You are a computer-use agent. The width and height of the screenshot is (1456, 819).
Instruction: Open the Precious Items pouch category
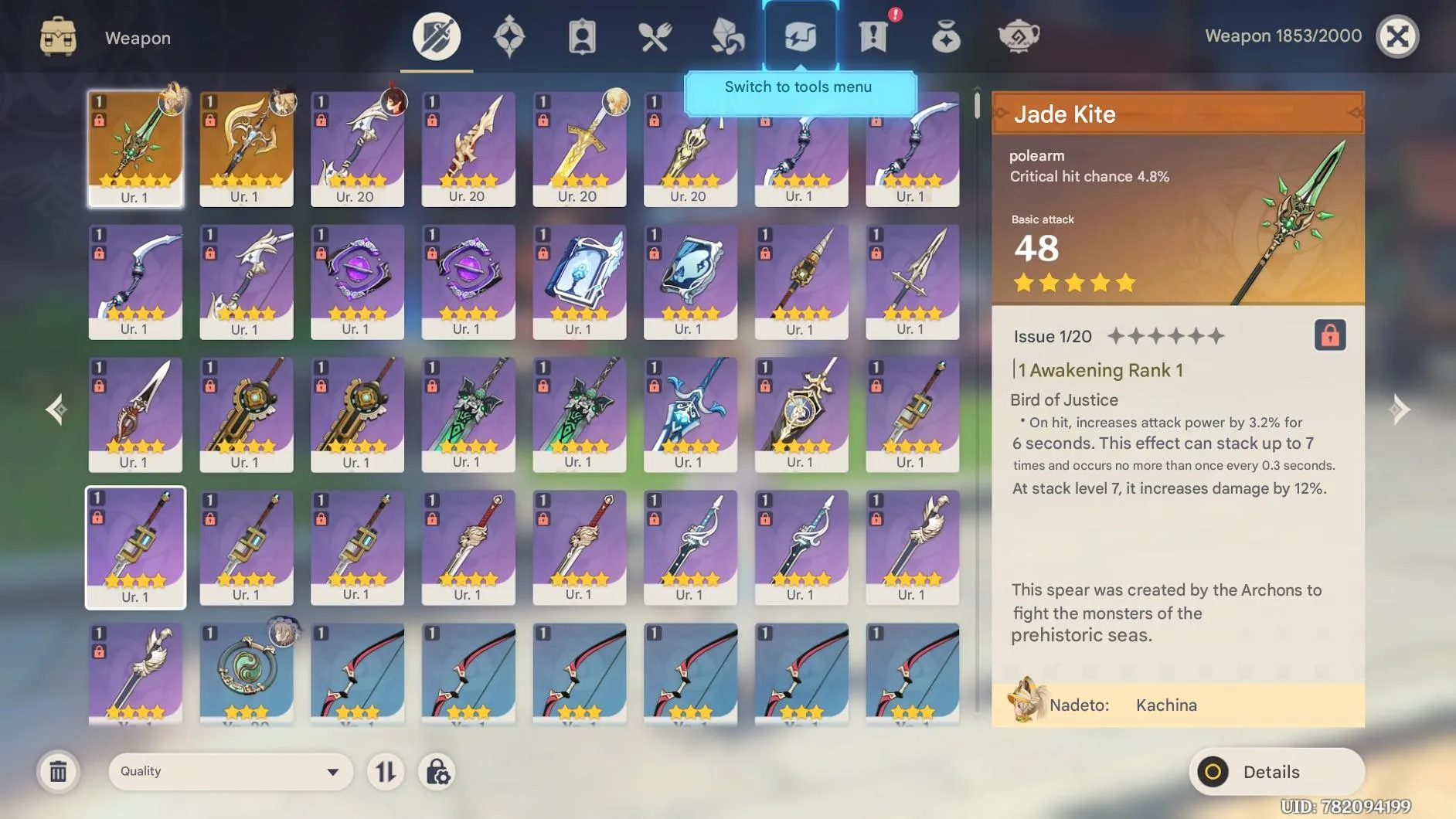[946, 35]
